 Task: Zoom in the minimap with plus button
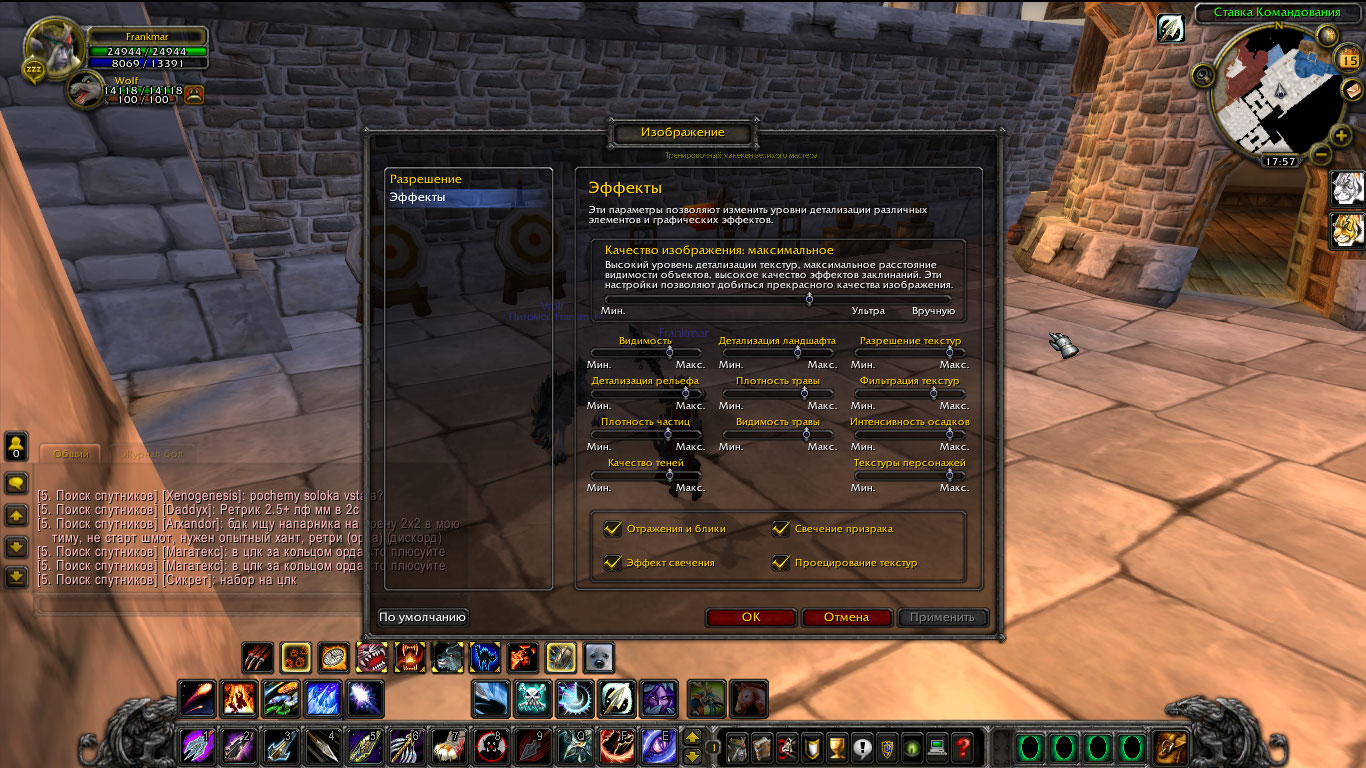[x=1342, y=135]
